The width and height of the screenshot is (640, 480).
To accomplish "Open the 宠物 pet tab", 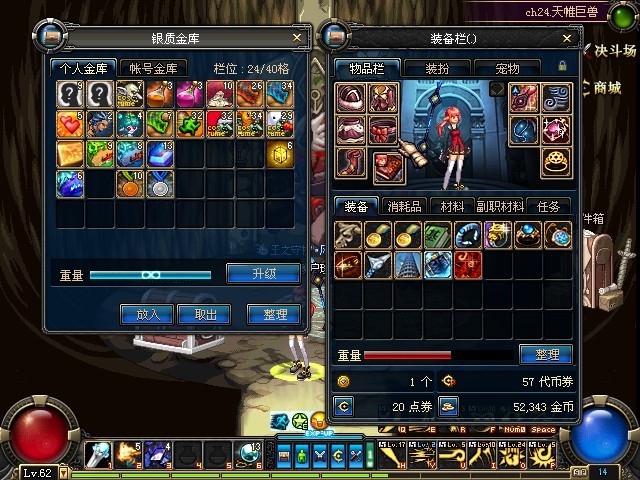I will 508,68.
